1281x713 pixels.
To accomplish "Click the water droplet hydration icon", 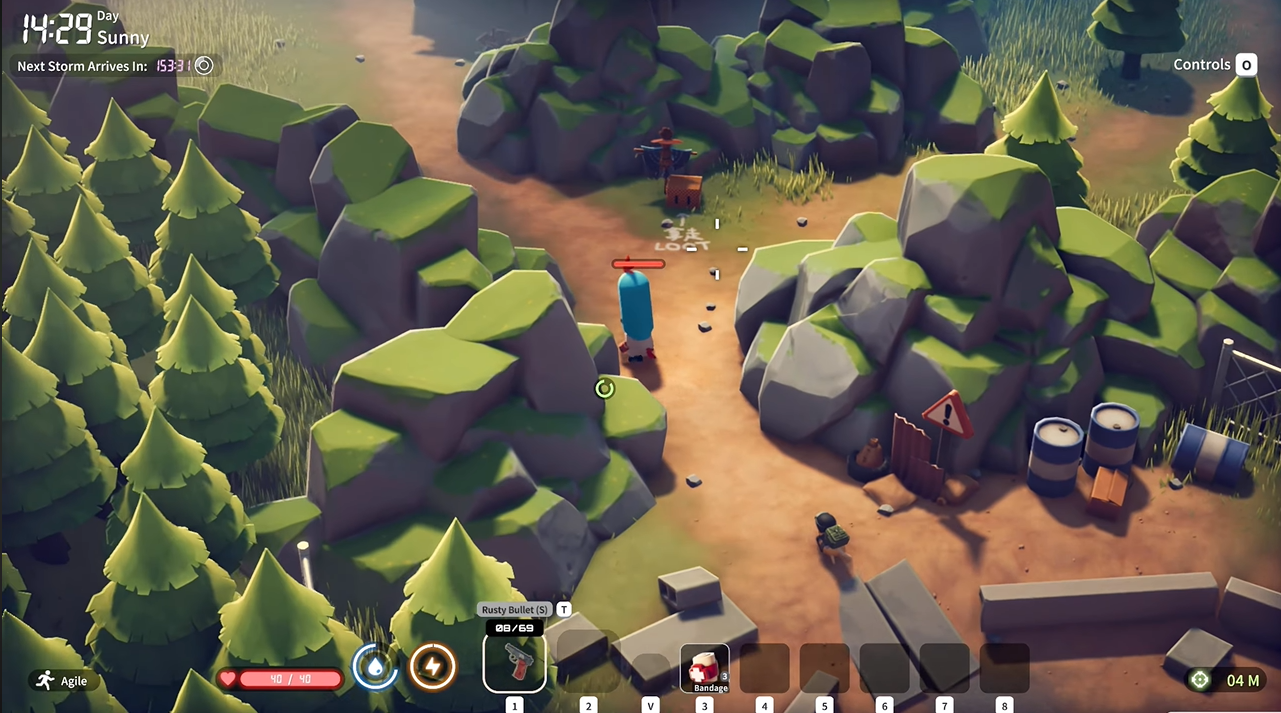I will pos(375,667).
